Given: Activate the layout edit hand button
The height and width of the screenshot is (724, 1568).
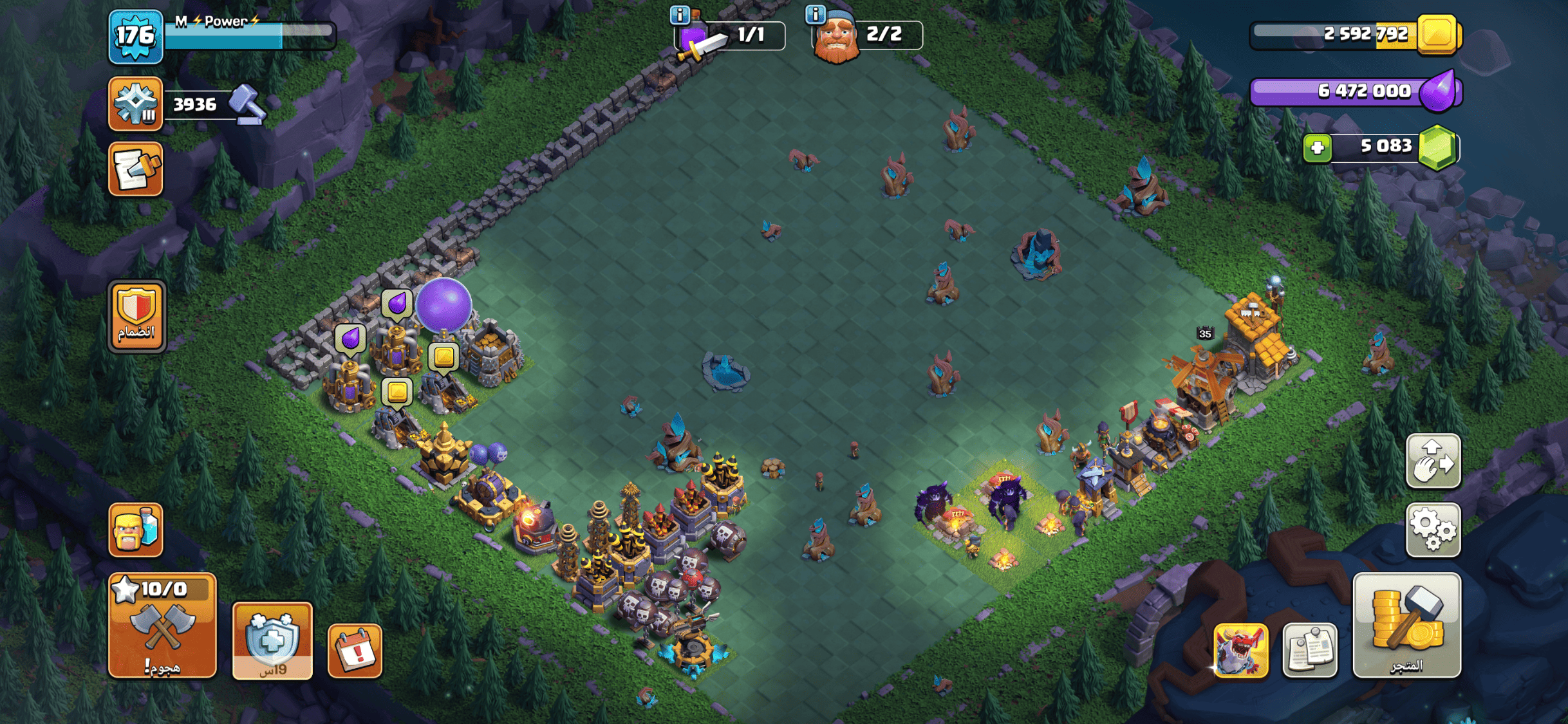Looking at the screenshot, I should pos(1433,461).
